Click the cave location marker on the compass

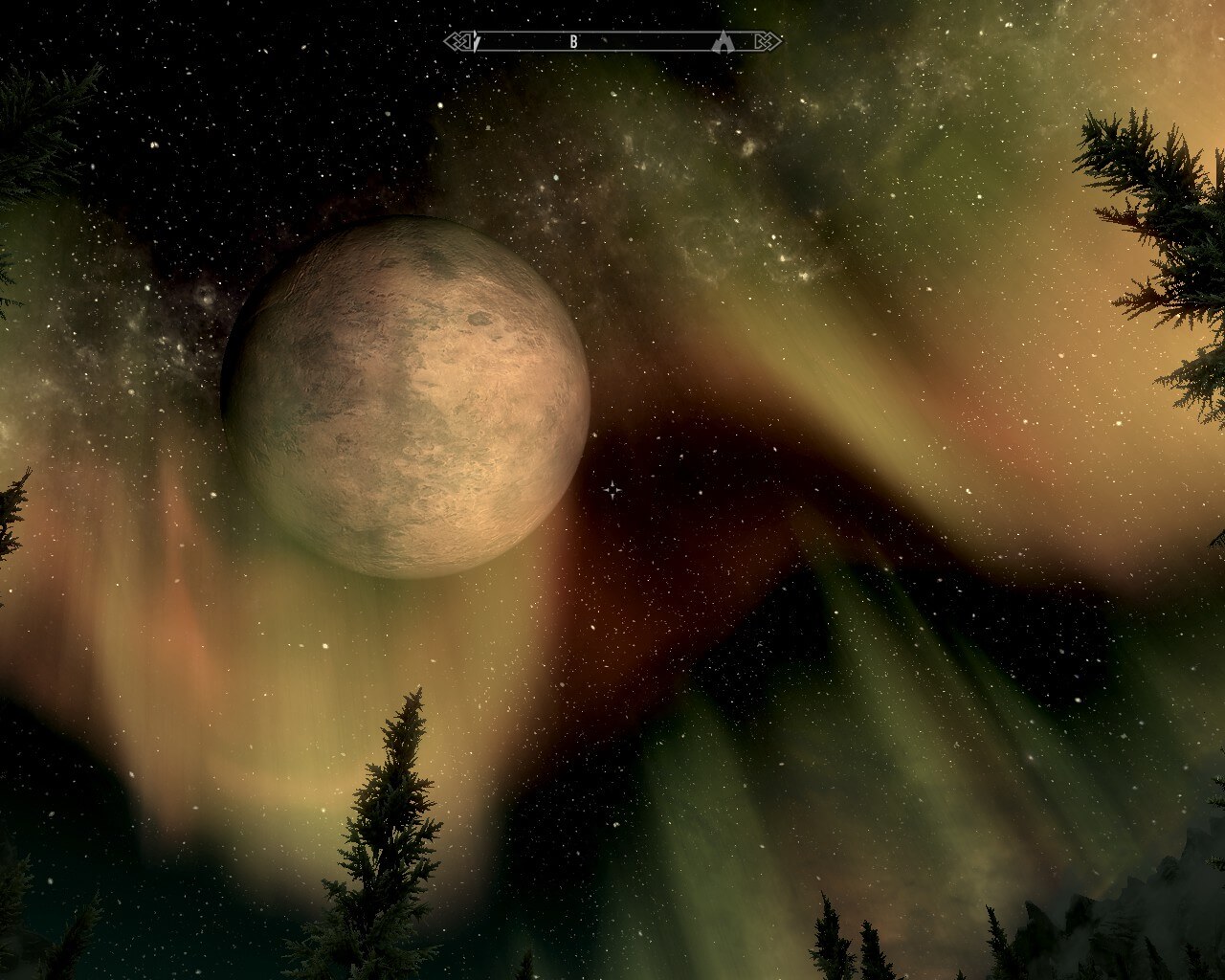tap(723, 41)
